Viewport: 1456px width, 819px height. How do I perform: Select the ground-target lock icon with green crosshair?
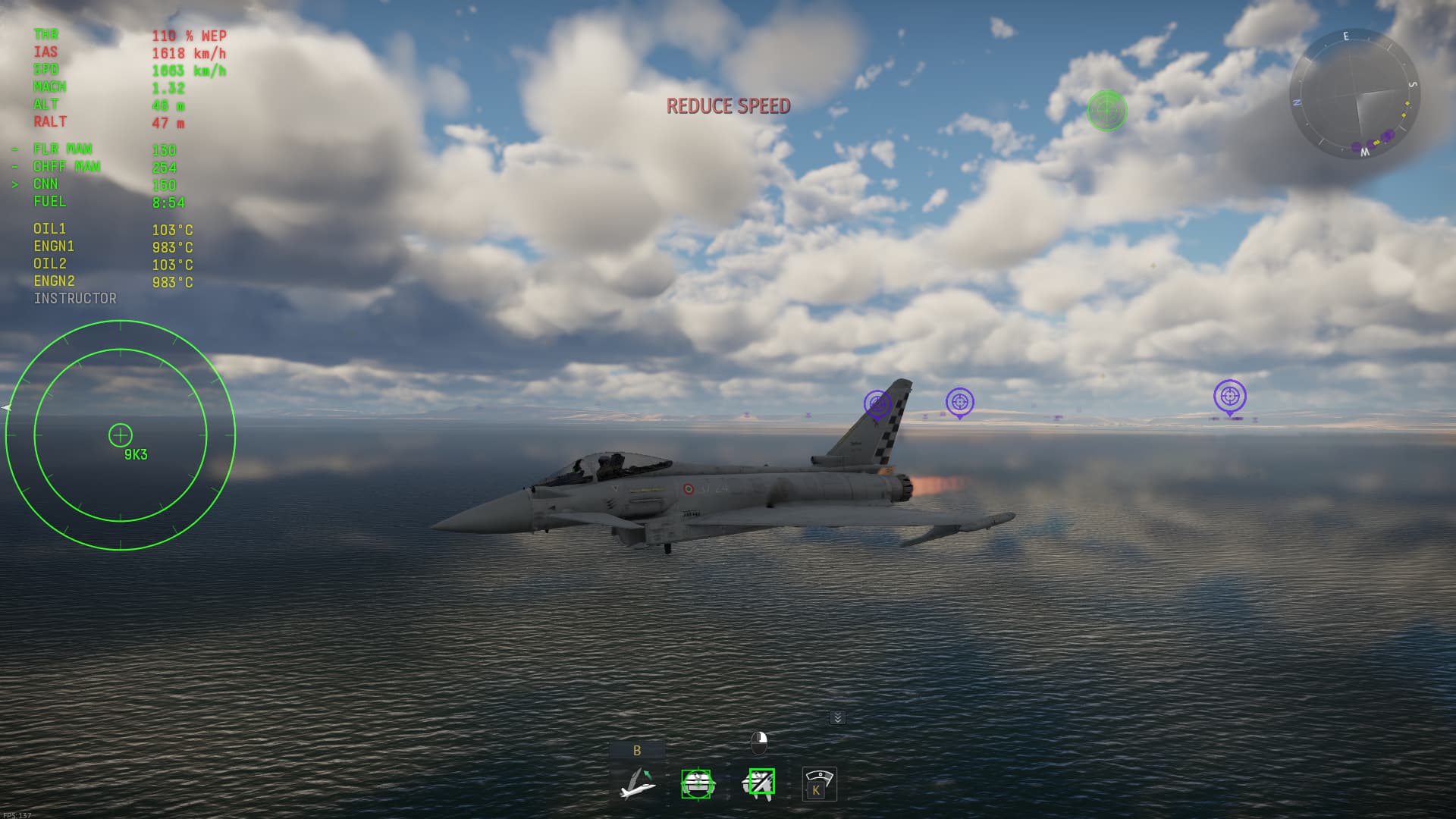click(x=697, y=783)
